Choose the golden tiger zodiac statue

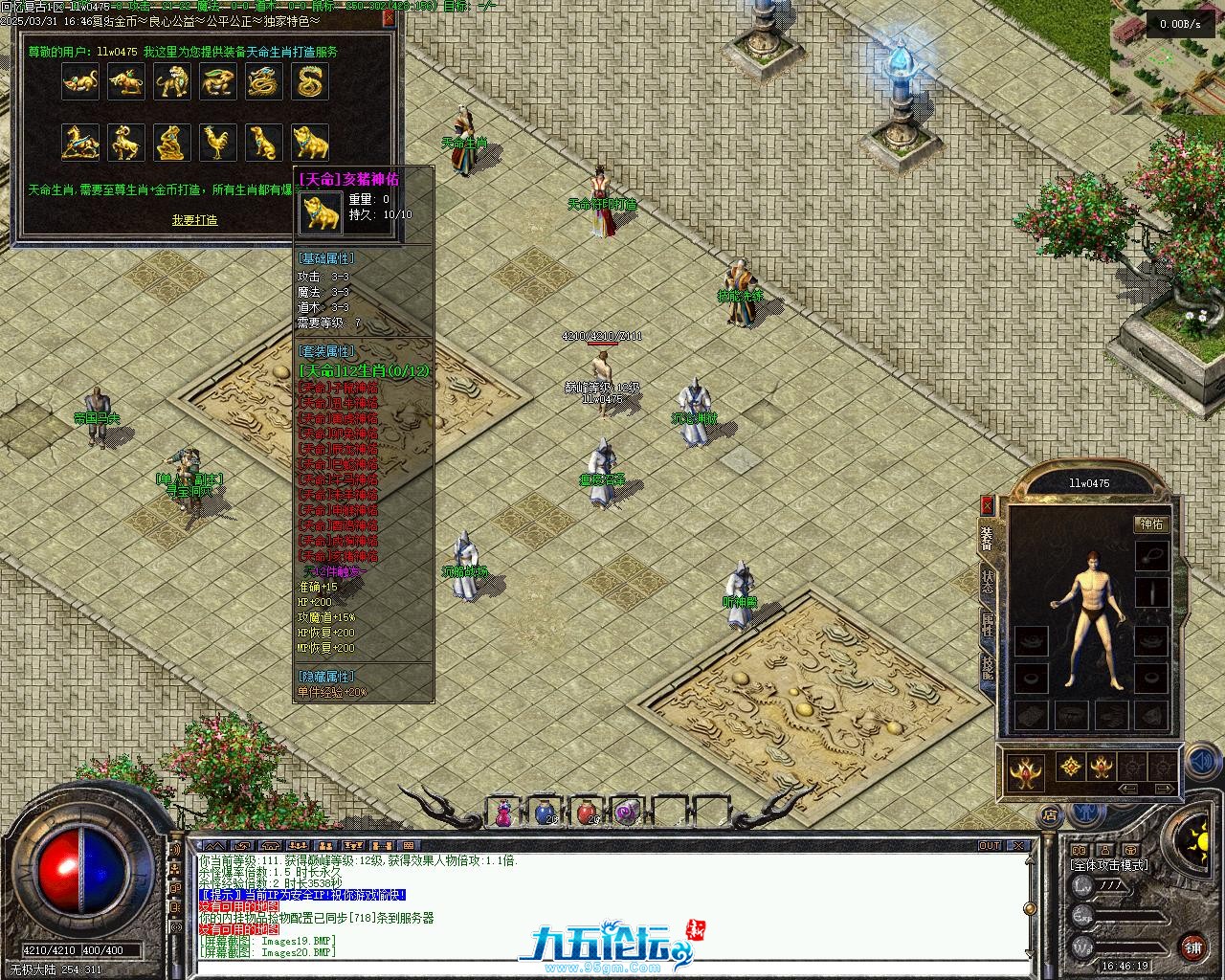(x=172, y=83)
